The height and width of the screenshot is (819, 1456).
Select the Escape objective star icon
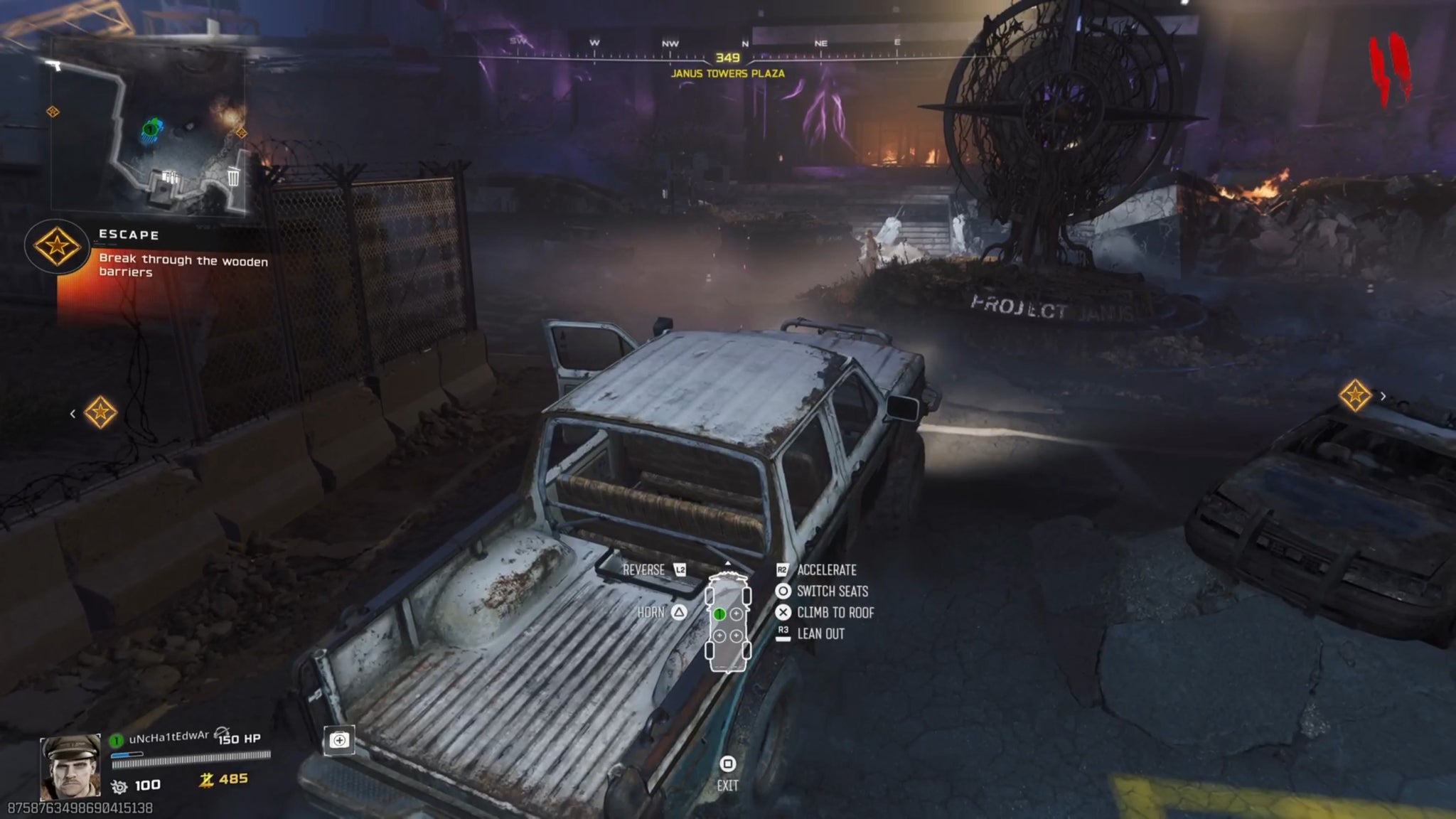point(57,246)
